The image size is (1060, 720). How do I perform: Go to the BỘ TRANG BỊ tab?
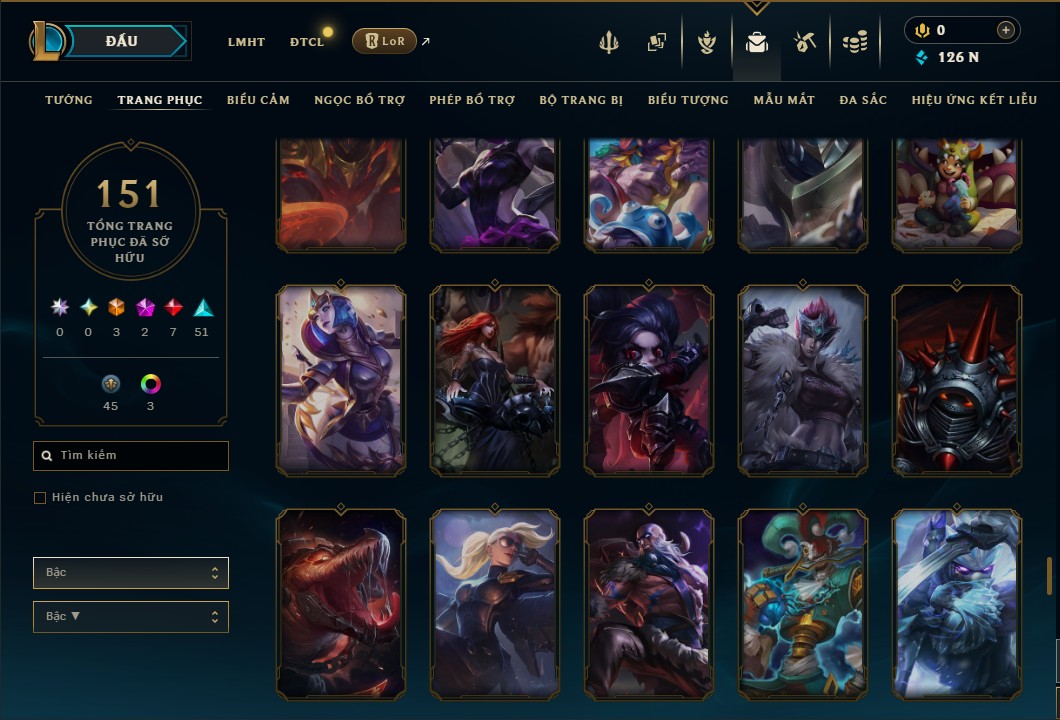(x=581, y=100)
